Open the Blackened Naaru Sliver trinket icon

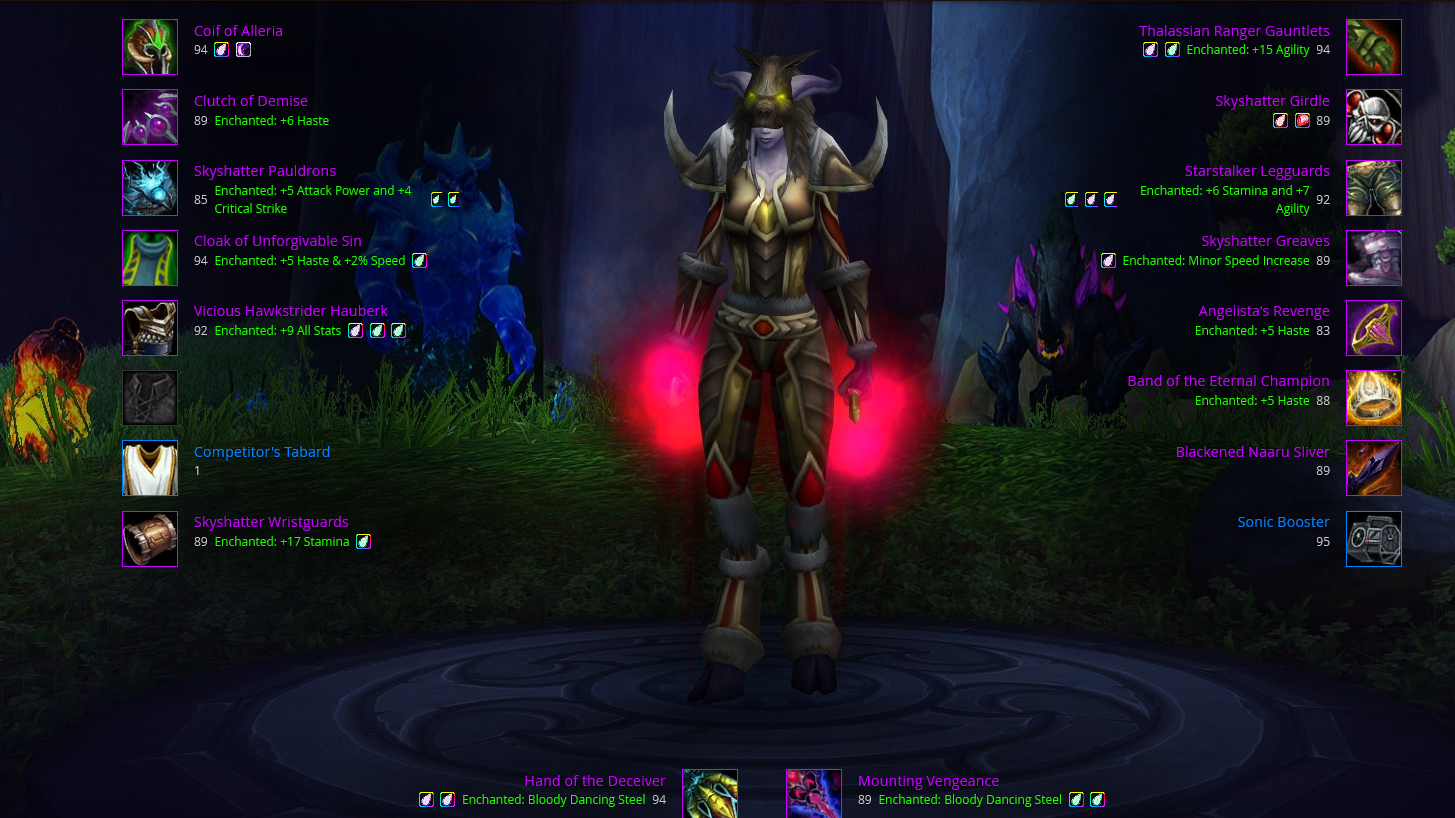point(1373,468)
